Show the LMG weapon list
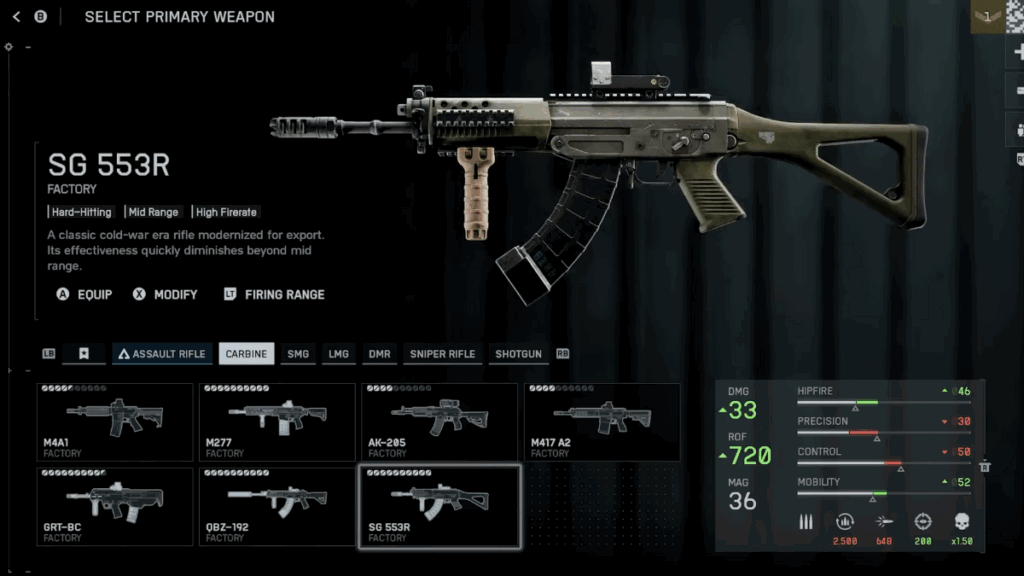The height and width of the screenshot is (576, 1024). [339, 354]
